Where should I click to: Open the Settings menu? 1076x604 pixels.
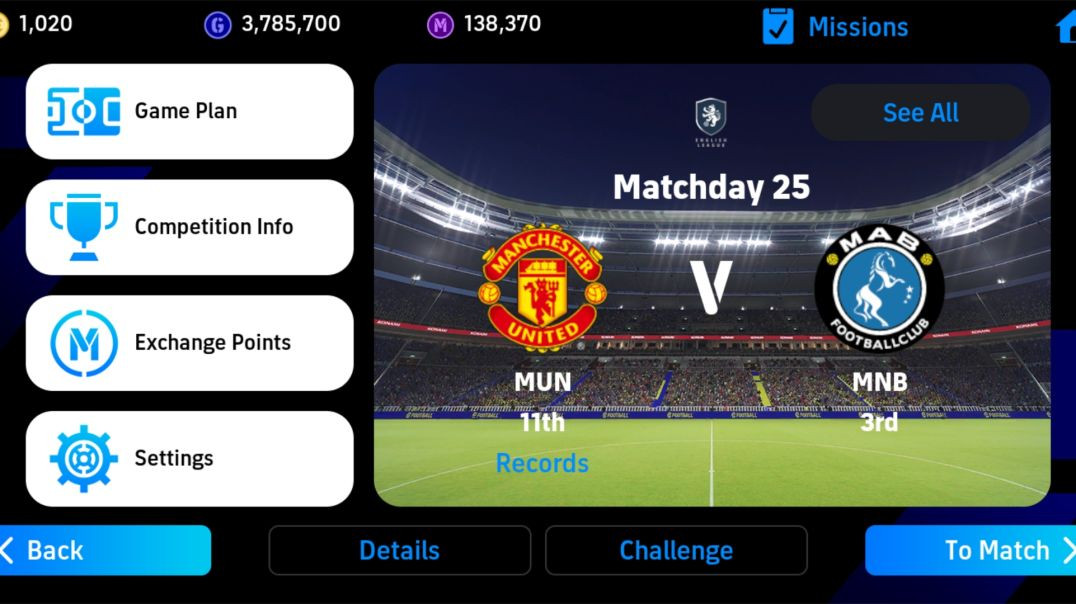pos(189,459)
